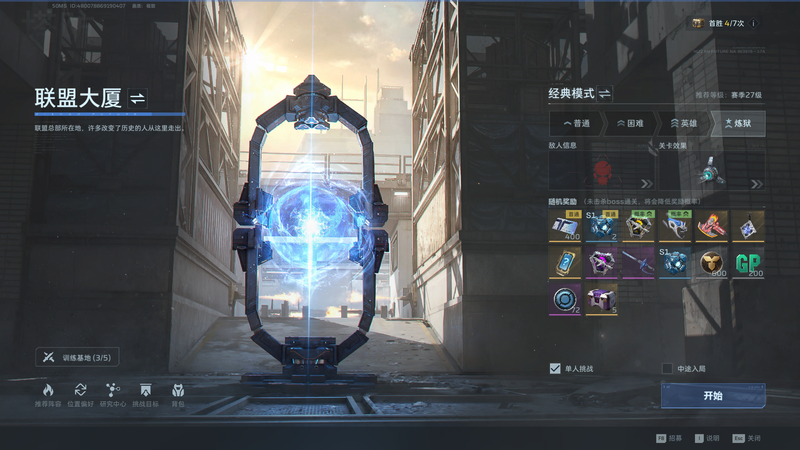Select the 炼狱 difficulty tab

pos(737,123)
